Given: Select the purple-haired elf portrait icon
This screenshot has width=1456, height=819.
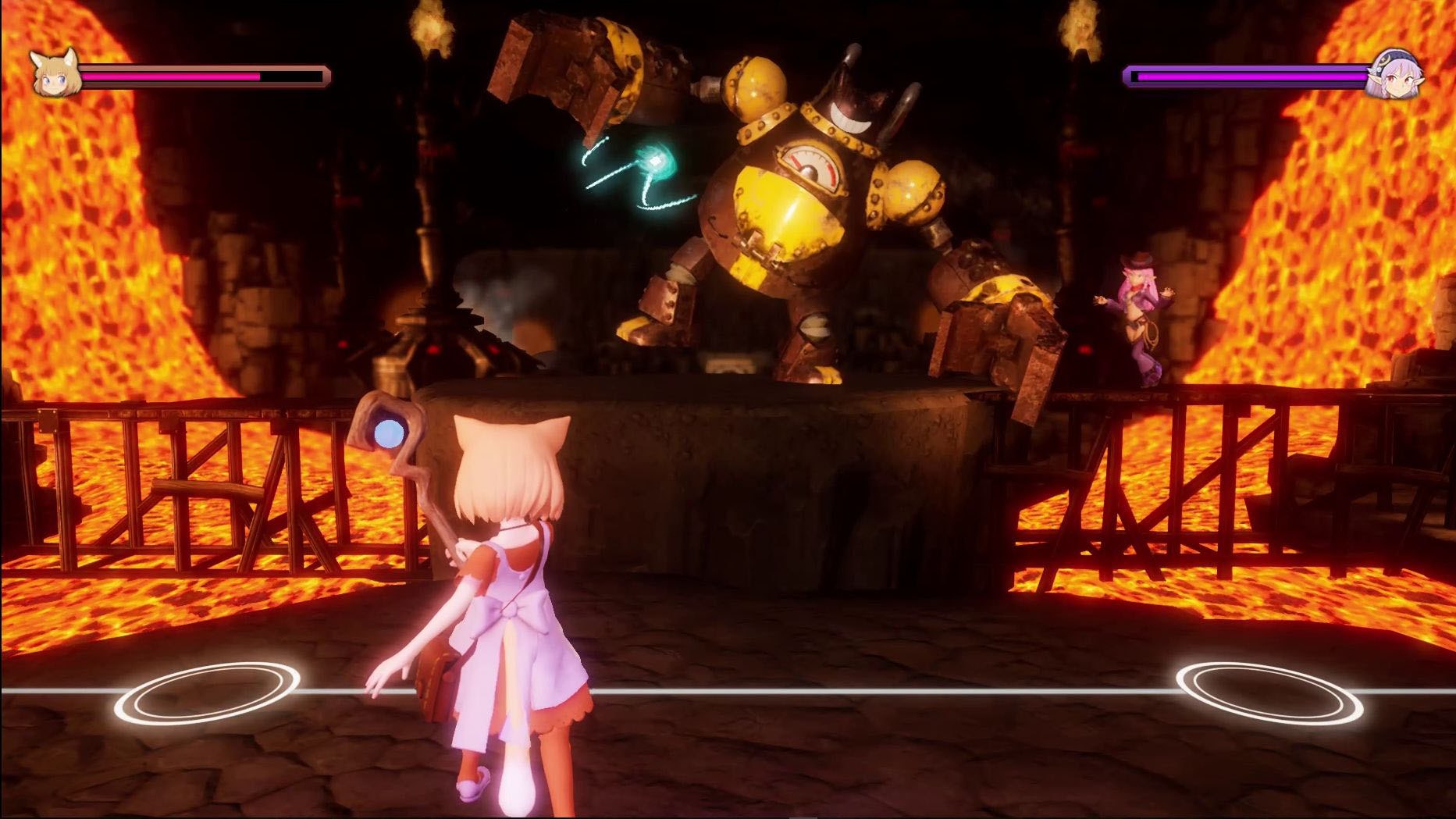Looking at the screenshot, I should click(1394, 75).
